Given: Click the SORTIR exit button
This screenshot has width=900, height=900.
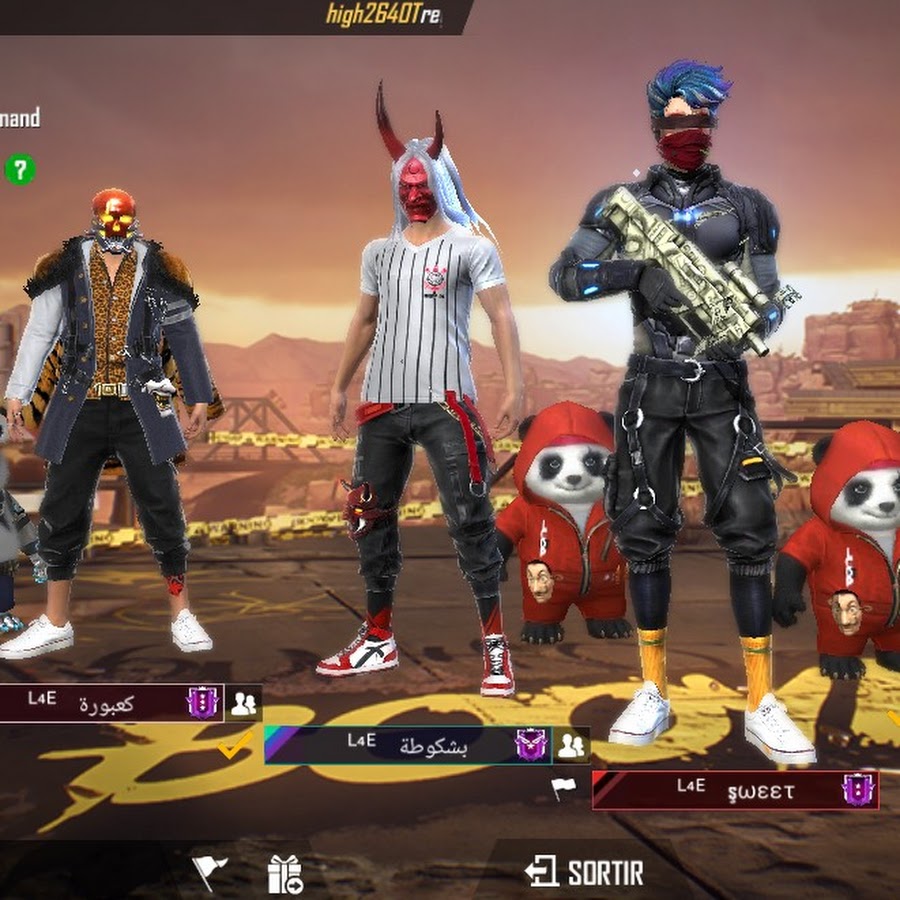Looking at the screenshot, I should 585,872.
